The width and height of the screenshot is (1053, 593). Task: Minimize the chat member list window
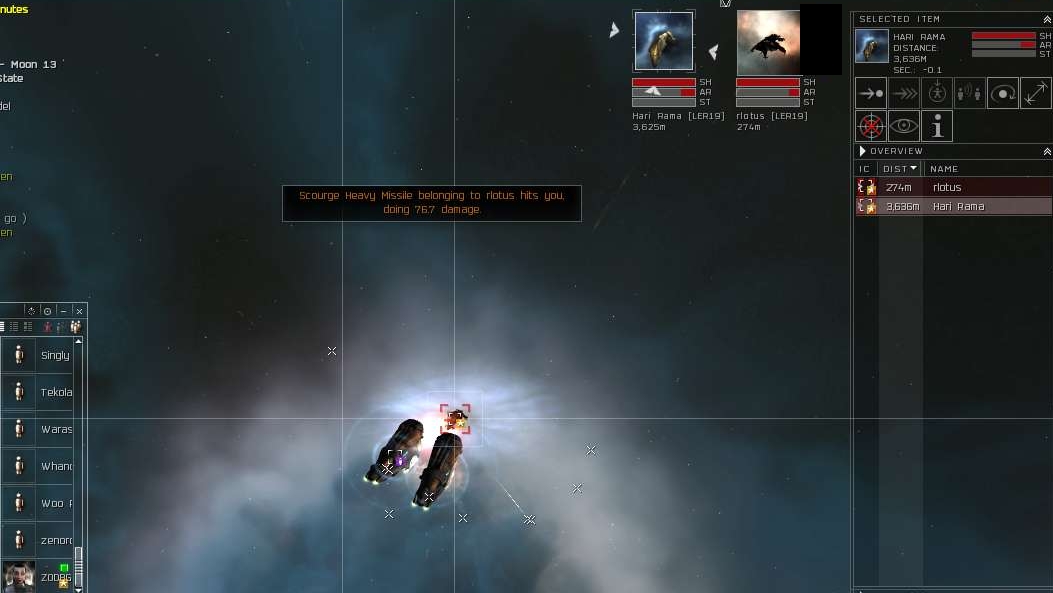[63, 311]
